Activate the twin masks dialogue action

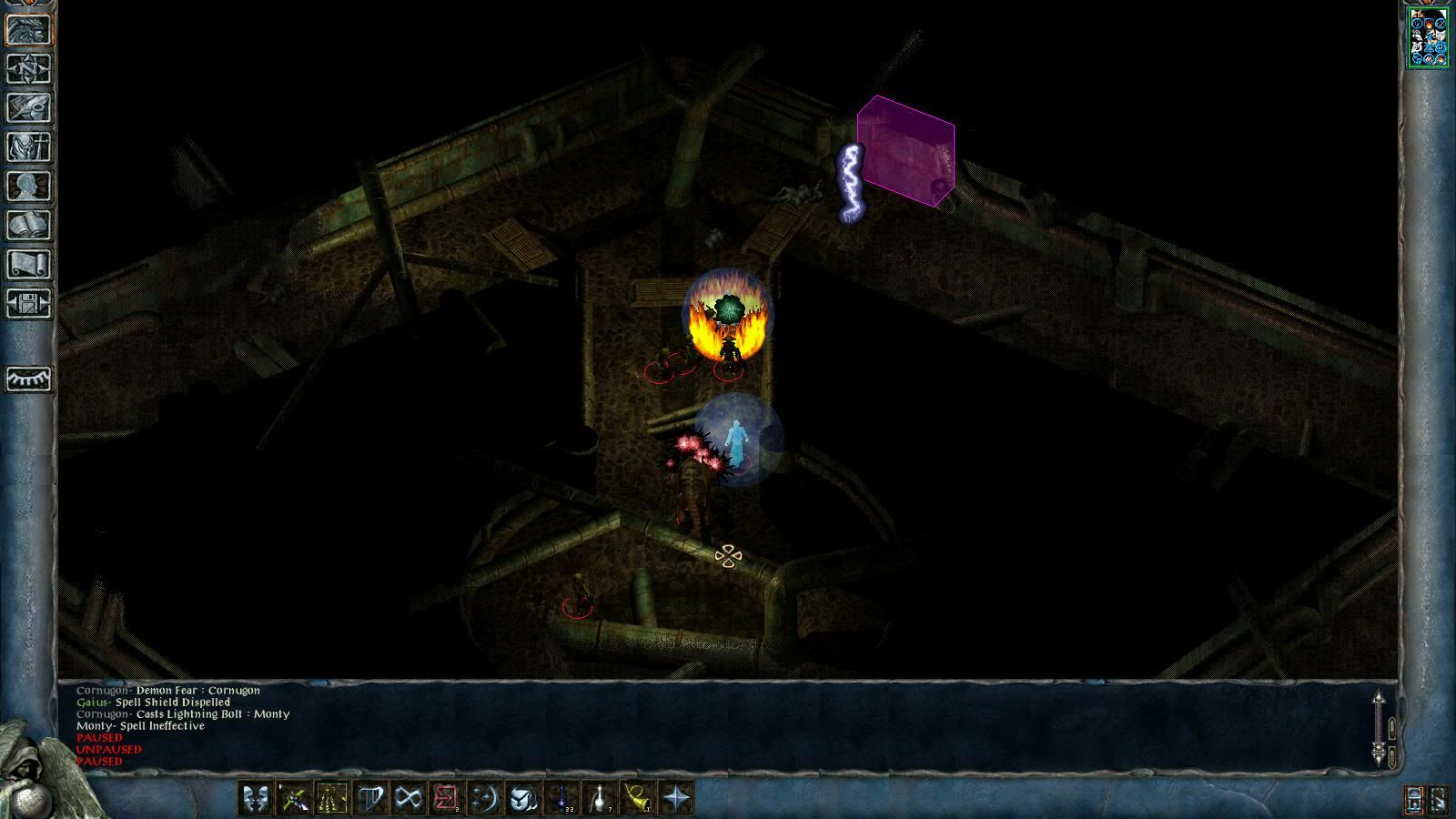coord(255,799)
